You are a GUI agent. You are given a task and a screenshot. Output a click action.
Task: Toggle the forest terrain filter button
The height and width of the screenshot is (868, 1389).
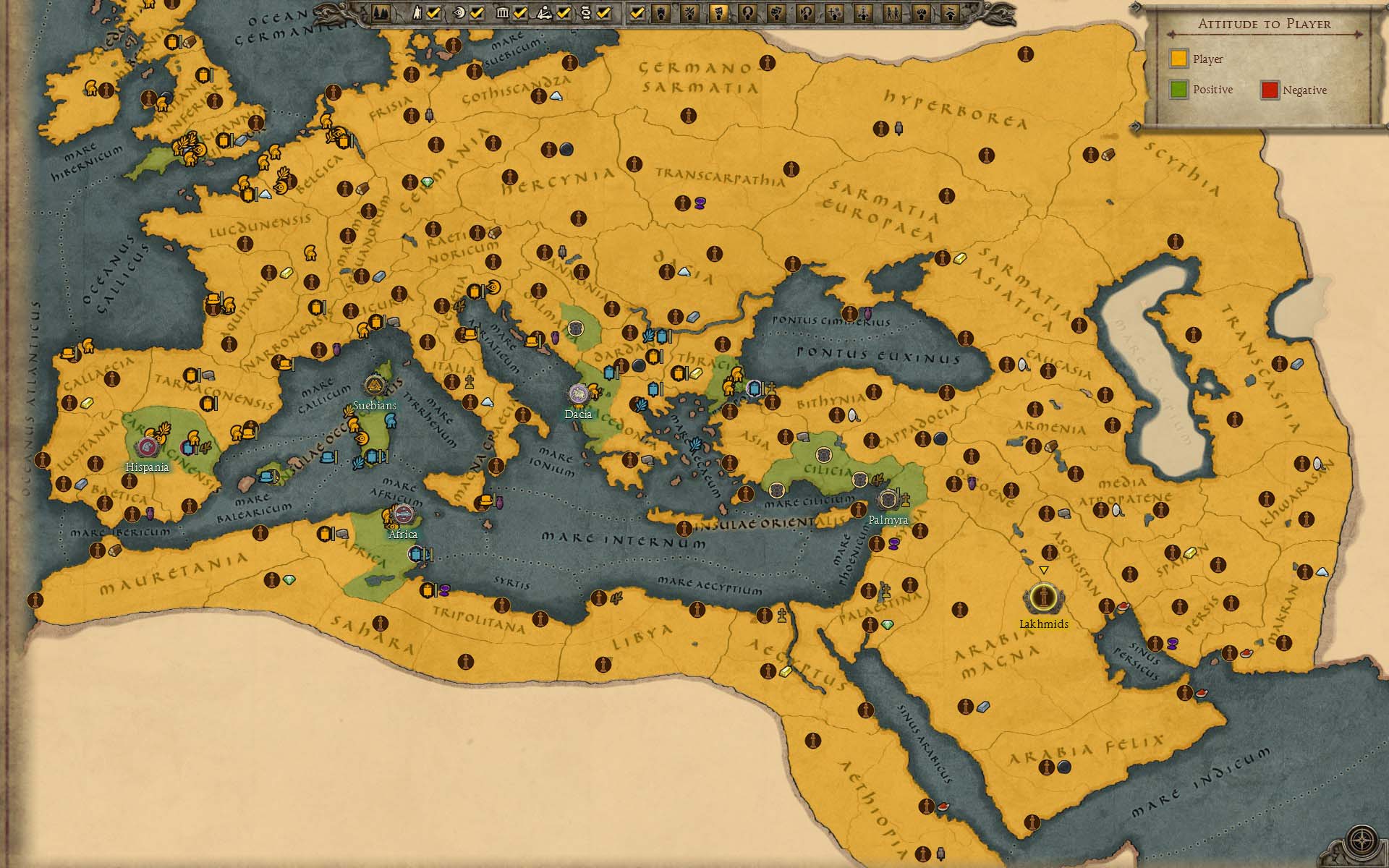coord(381,13)
